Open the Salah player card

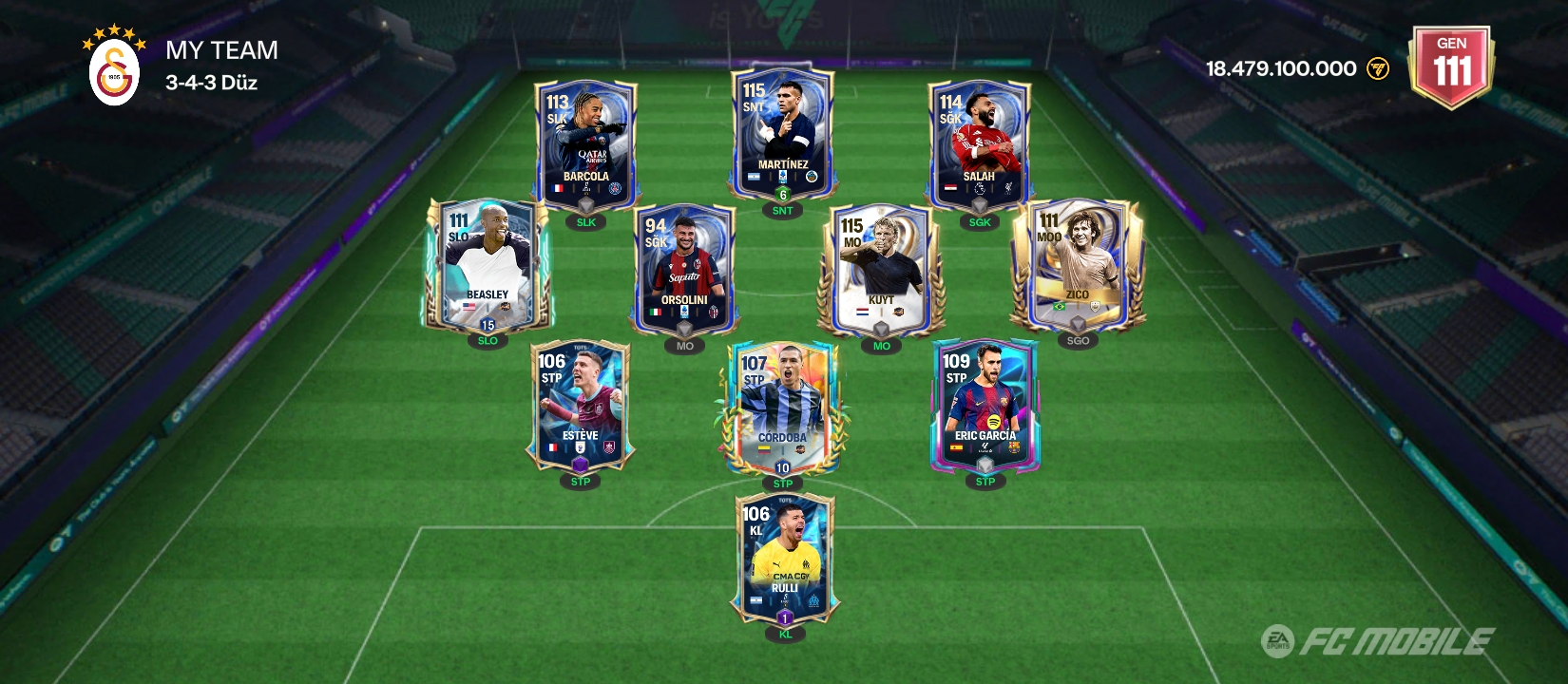(979, 144)
